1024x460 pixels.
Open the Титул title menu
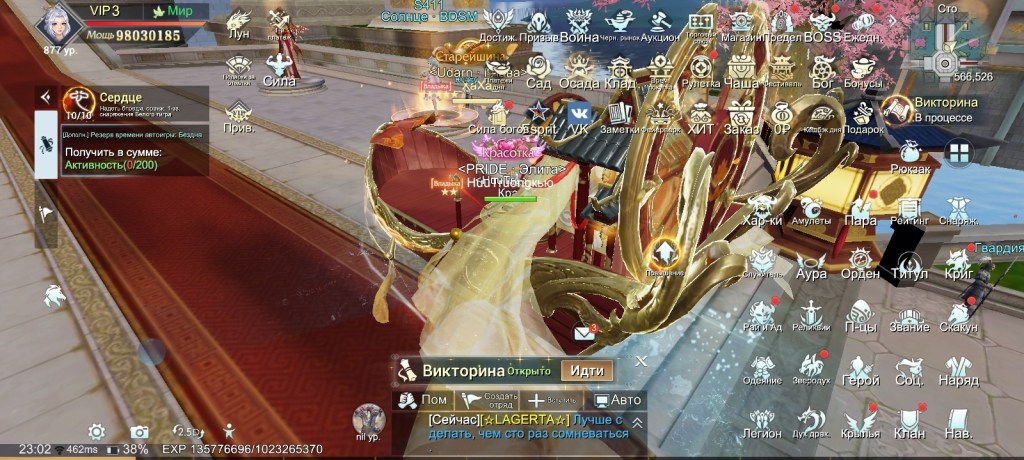[x=909, y=263]
